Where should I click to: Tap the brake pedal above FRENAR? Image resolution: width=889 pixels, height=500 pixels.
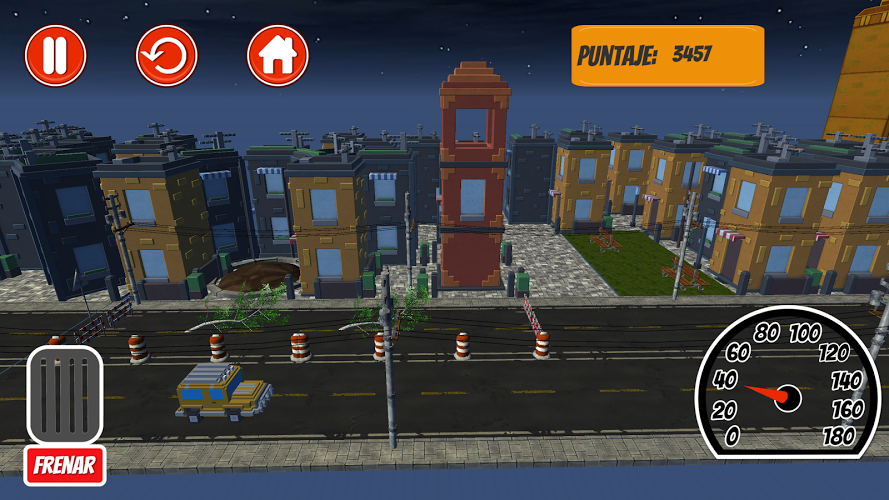pyautogui.click(x=65, y=394)
